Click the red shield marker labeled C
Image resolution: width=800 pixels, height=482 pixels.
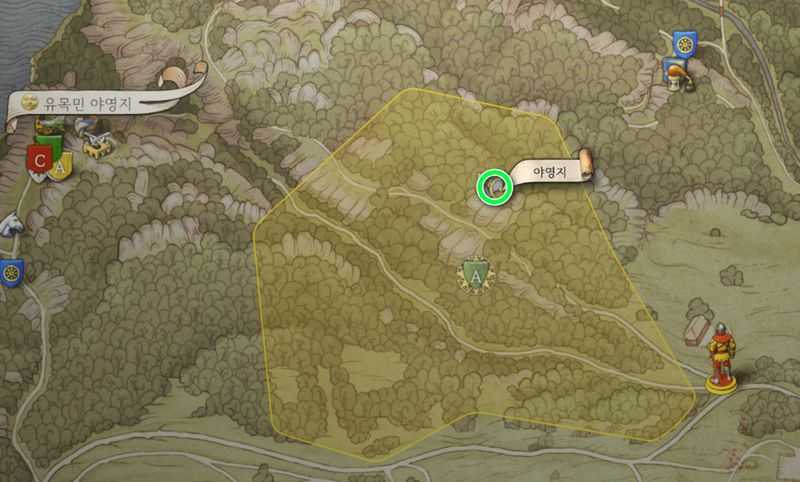click(40, 160)
